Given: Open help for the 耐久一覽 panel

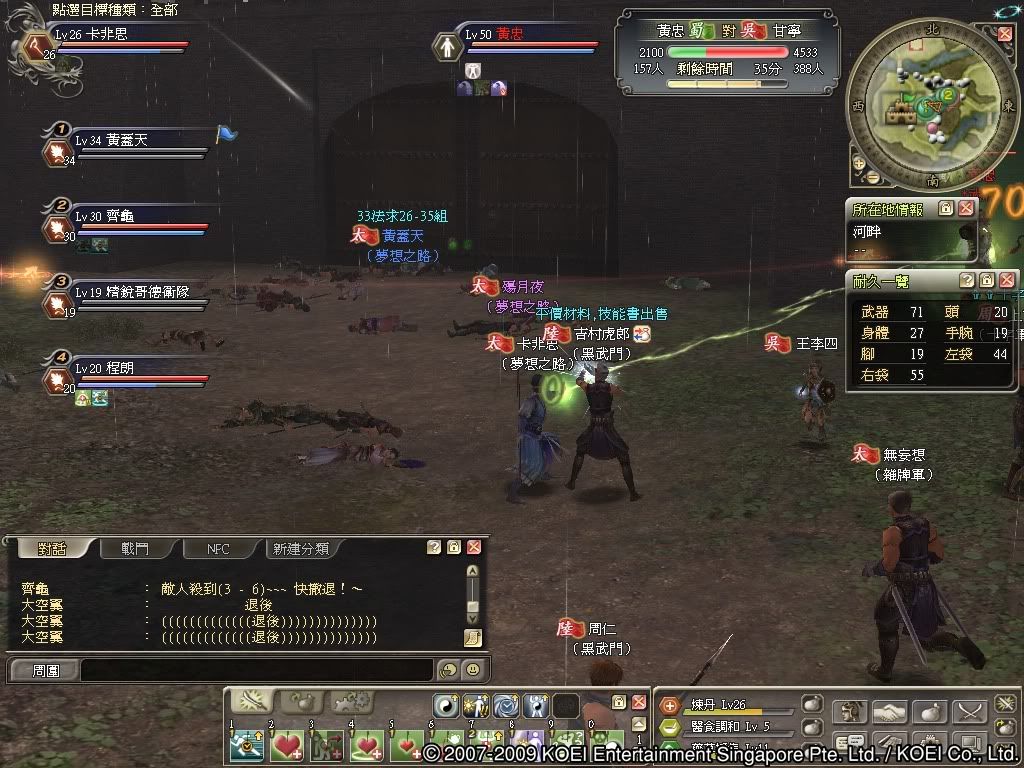Looking at the screenshot, I should (x=967, y=281).
